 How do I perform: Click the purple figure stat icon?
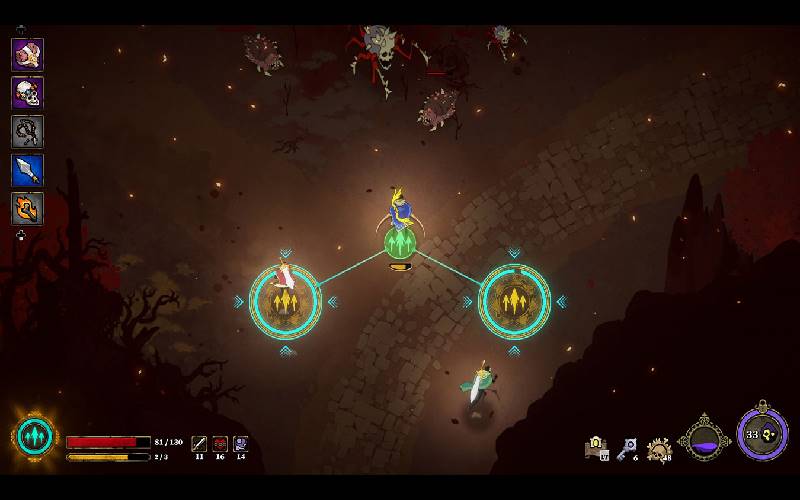241,442
